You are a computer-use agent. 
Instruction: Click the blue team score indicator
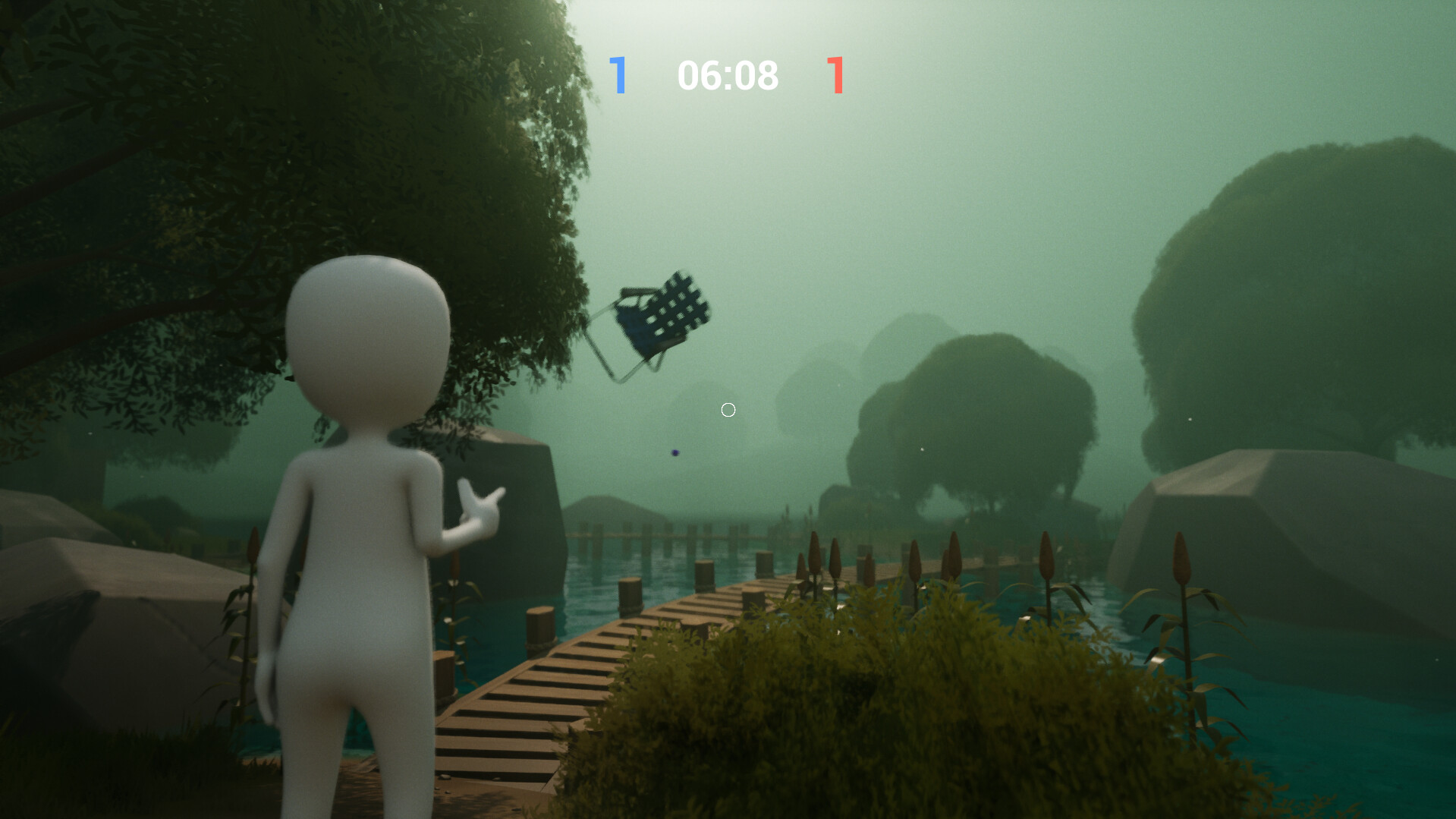pyautogui.click(x=619, y=75)
